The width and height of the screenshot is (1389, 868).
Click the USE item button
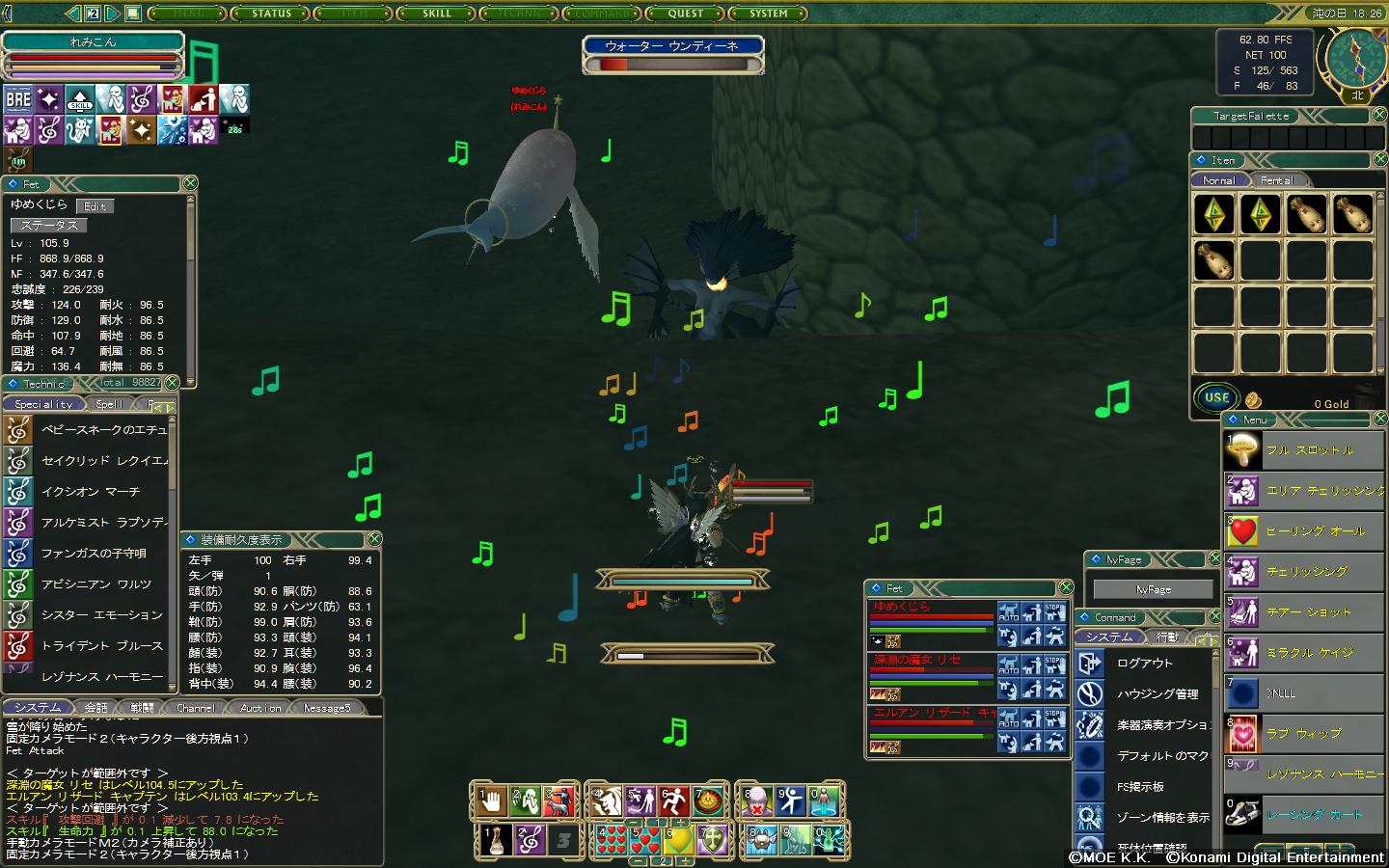pyautogui.click(x=1216, y=397)
